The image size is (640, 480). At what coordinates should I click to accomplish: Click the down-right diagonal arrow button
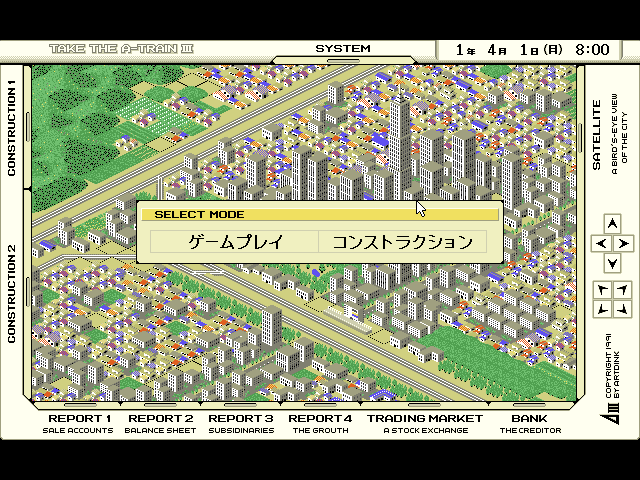621,309
